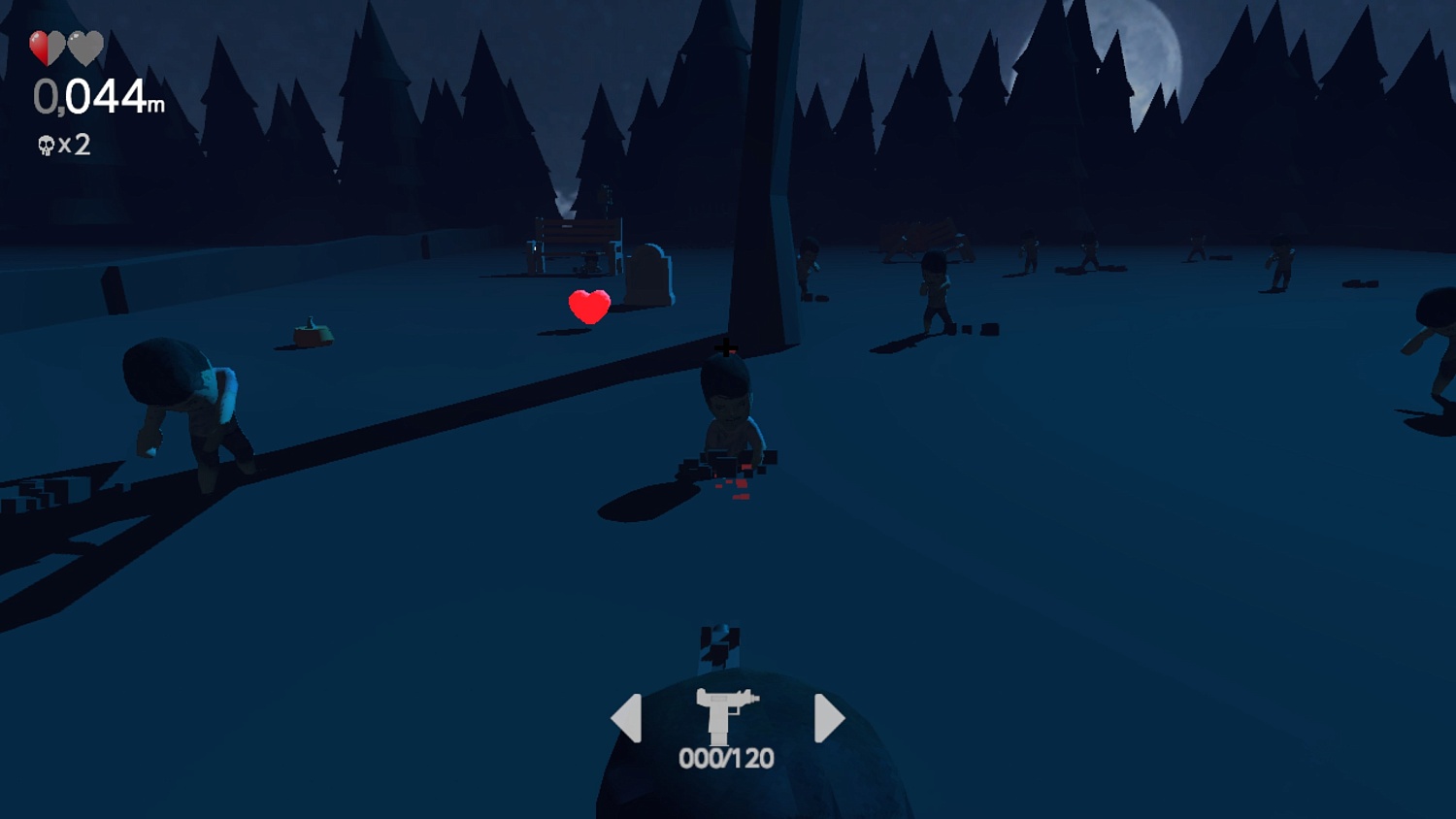Select the x2 kill count label
The image size is (1456, 819).
(x=73, y=145)
